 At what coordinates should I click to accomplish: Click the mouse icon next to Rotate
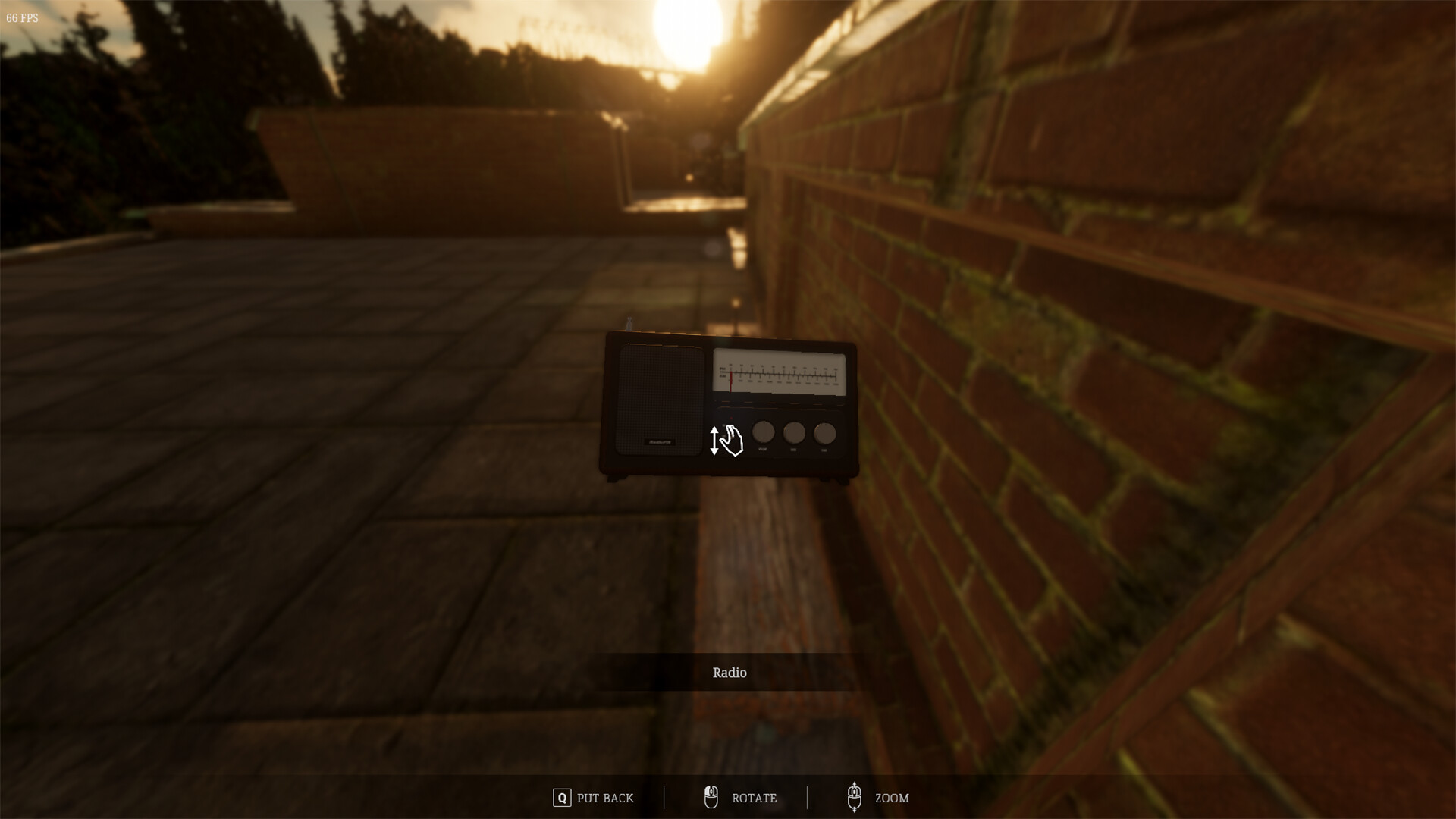pyautogui.click(x=711, y=796)
